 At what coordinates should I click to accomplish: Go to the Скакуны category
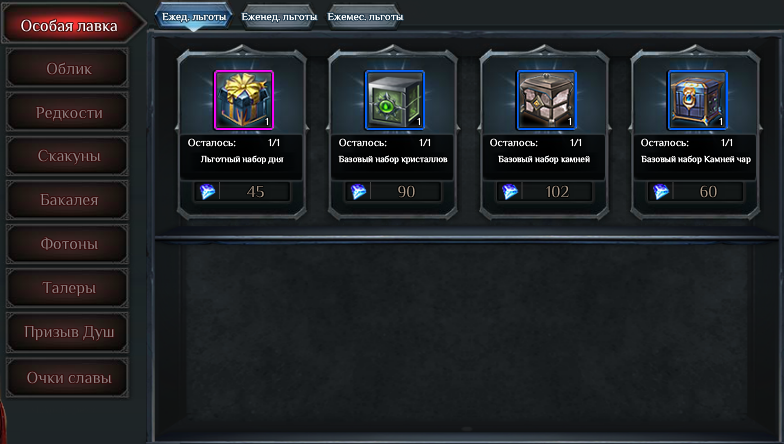pyautogui.click(x=68, y=157)
